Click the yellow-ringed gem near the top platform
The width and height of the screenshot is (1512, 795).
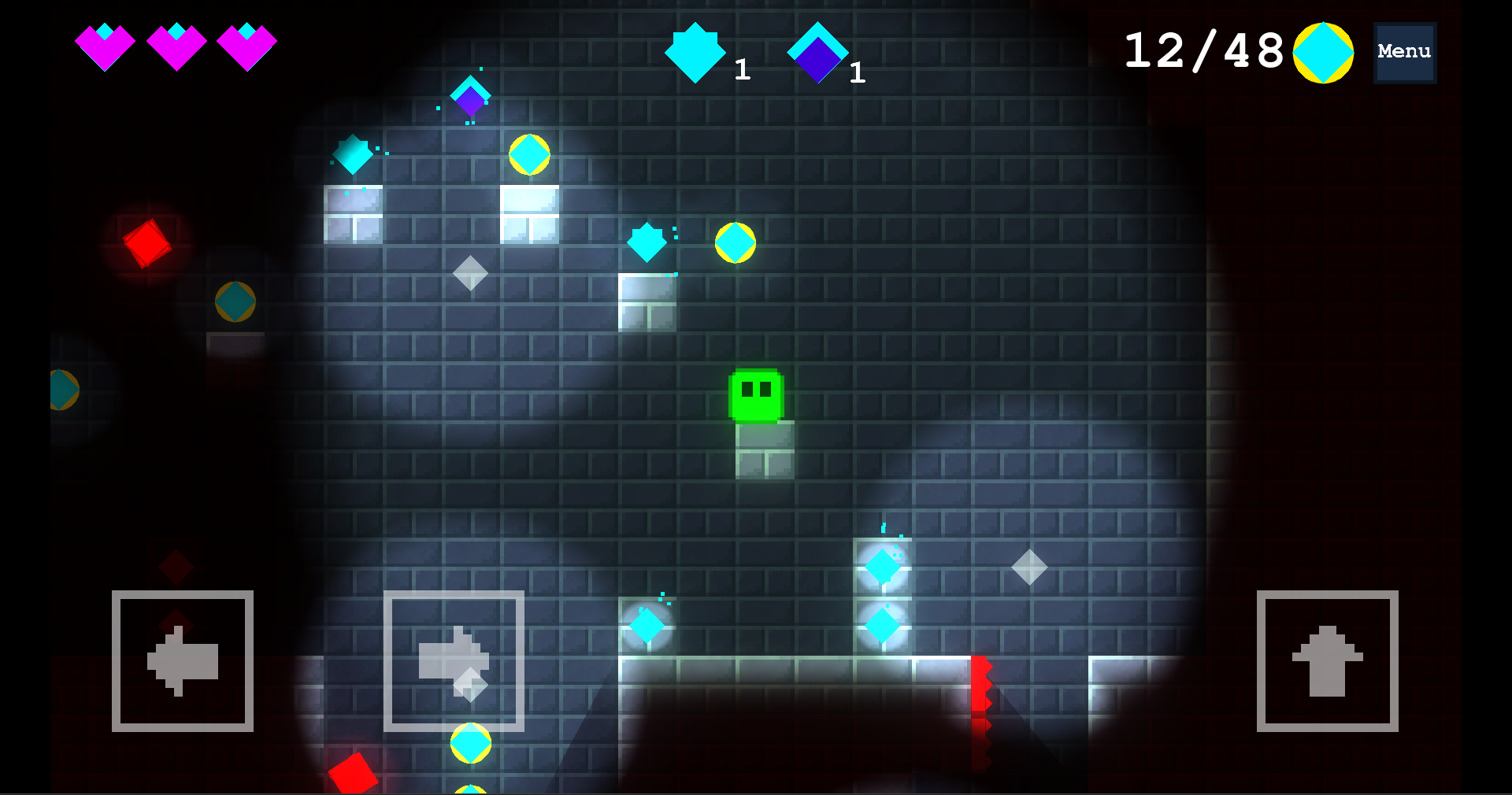[530, 154]
